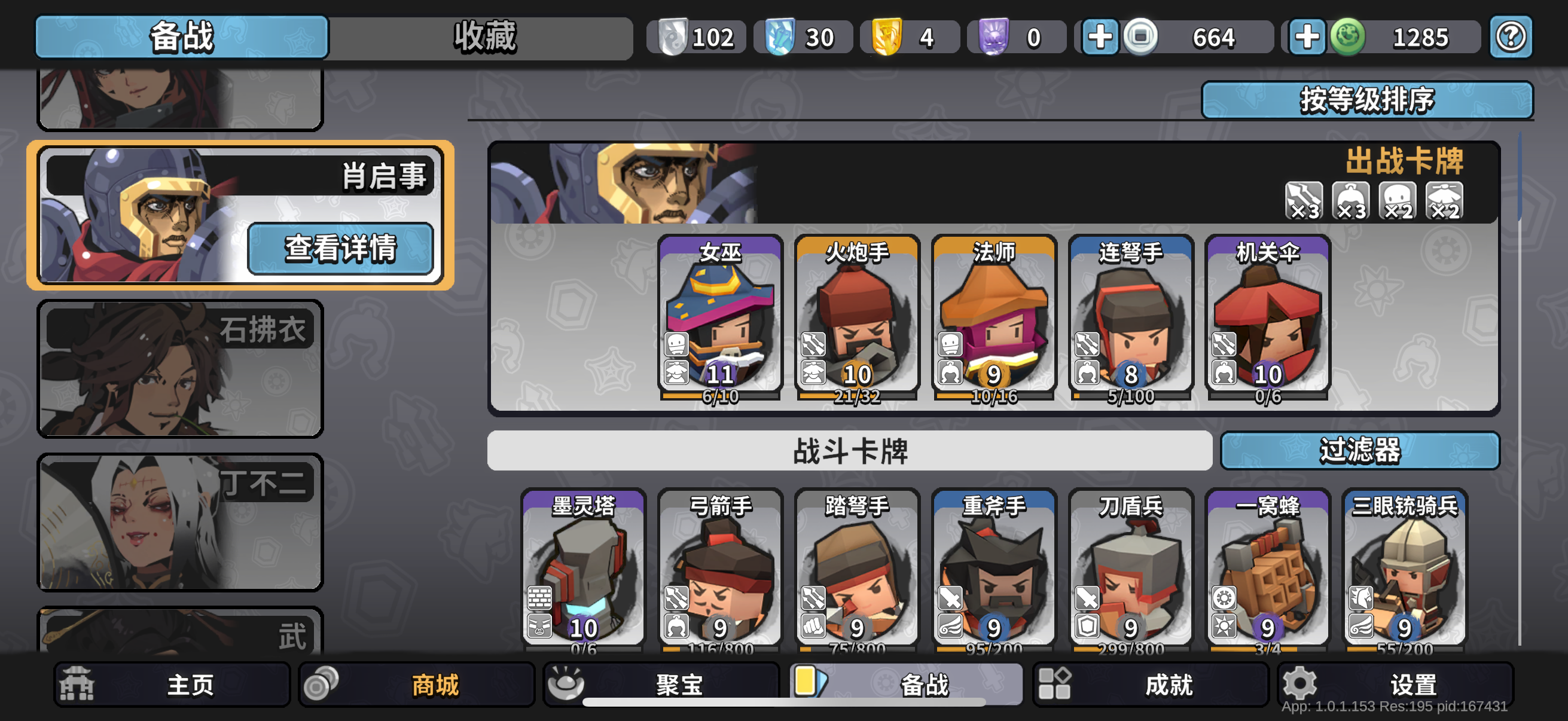Click the home icon in bottom navigation

pyautogui.click(x=76, y=683)
